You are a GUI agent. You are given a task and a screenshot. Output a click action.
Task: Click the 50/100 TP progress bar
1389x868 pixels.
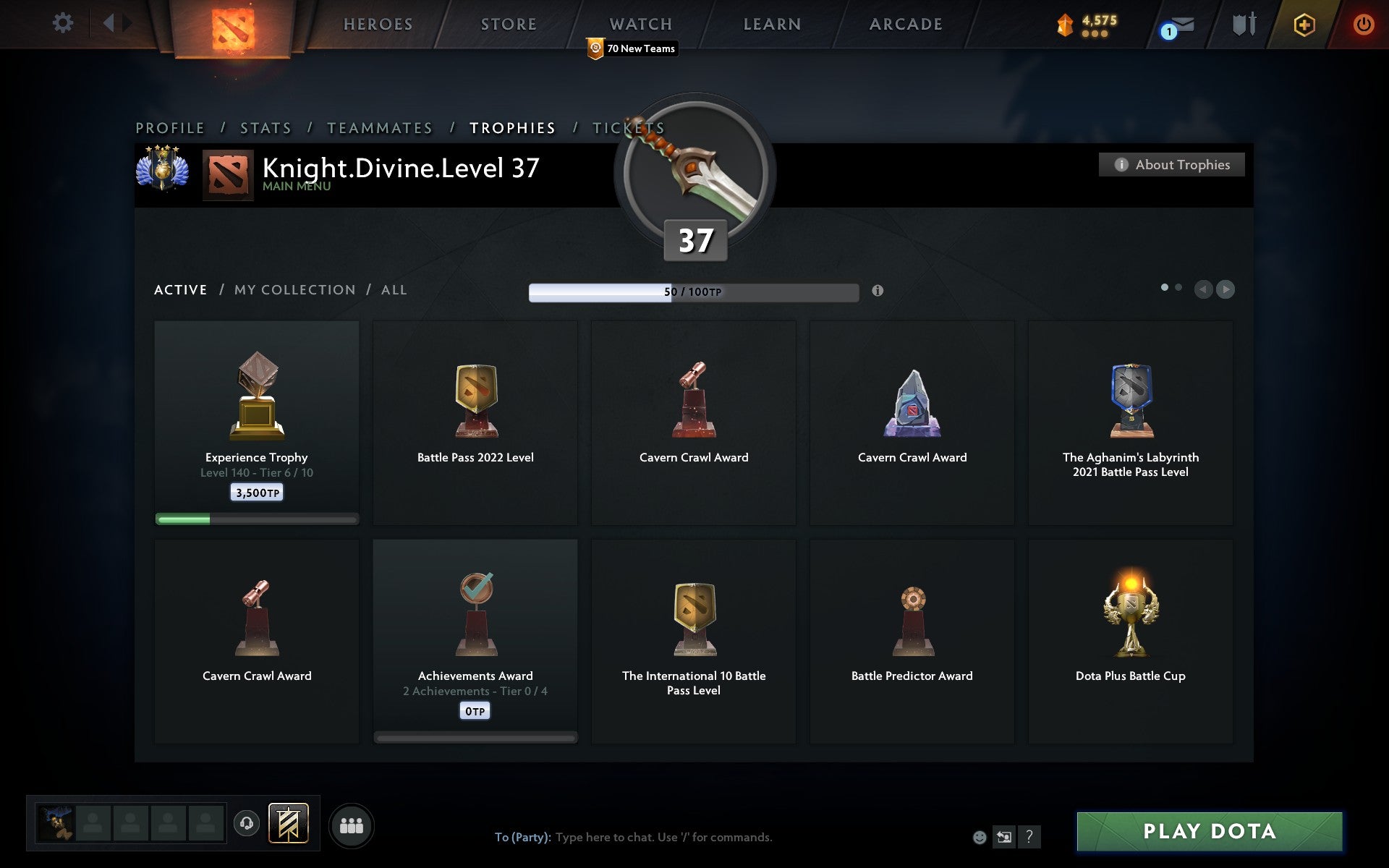(x=694, y=292)
